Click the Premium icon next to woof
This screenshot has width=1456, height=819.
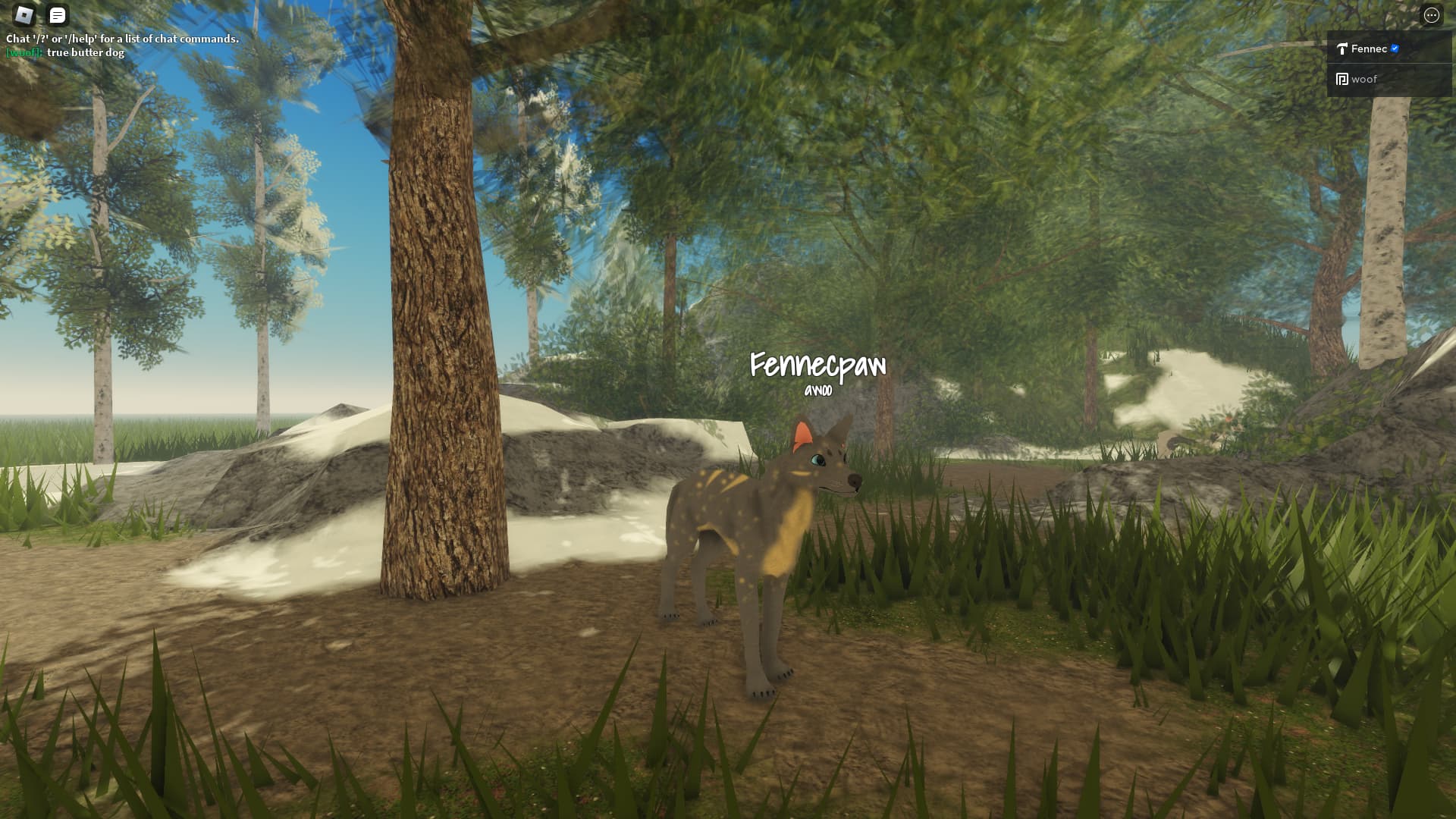[x=1342, y=79]
